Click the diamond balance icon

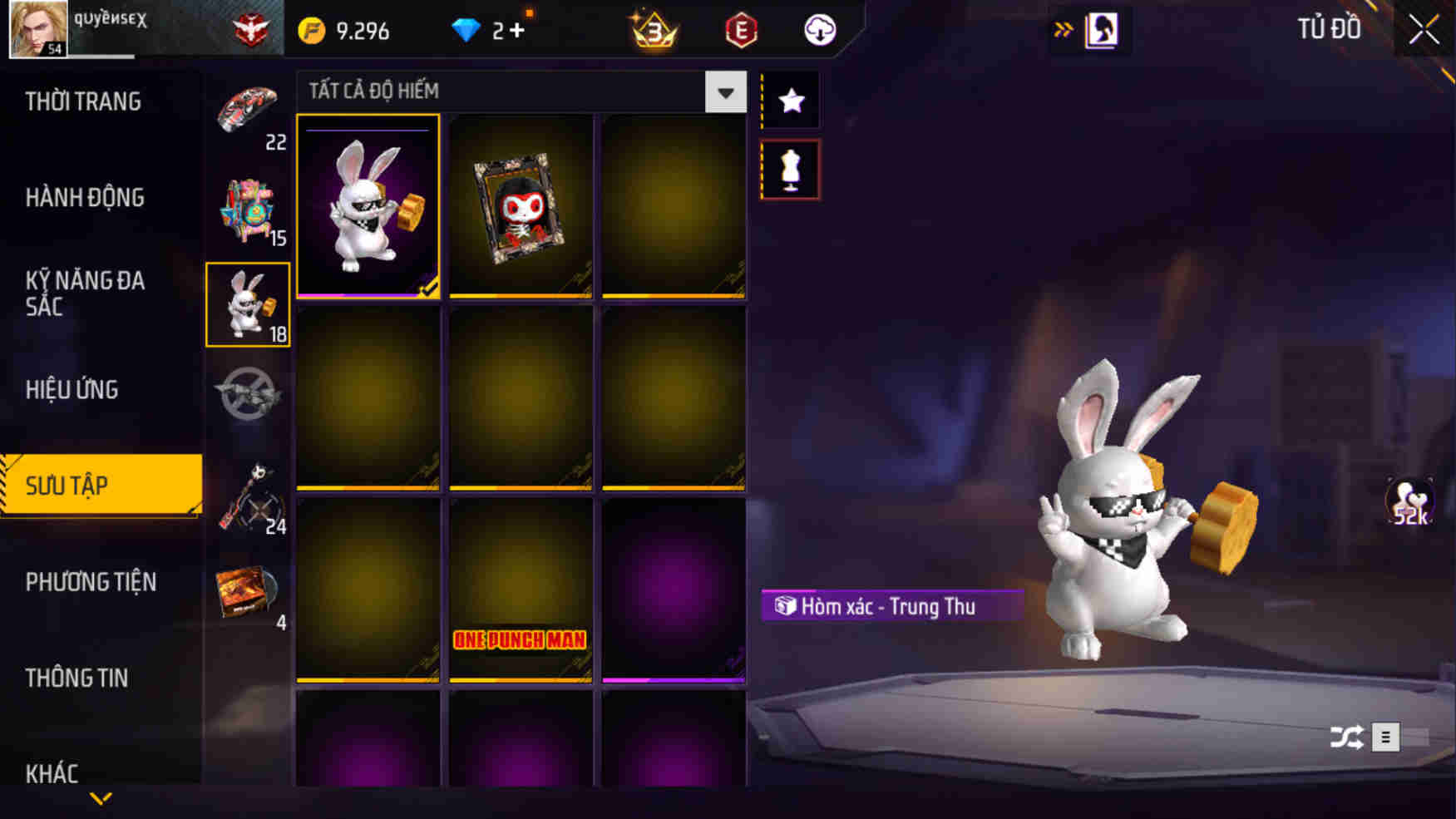point(466,30)
